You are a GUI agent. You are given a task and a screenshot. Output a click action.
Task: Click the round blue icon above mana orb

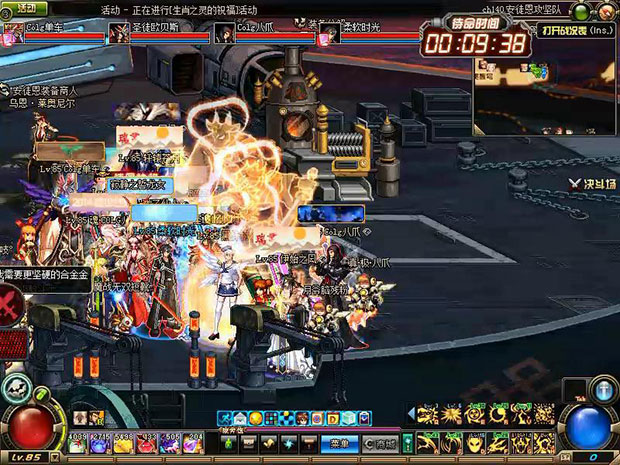[603, 390]
